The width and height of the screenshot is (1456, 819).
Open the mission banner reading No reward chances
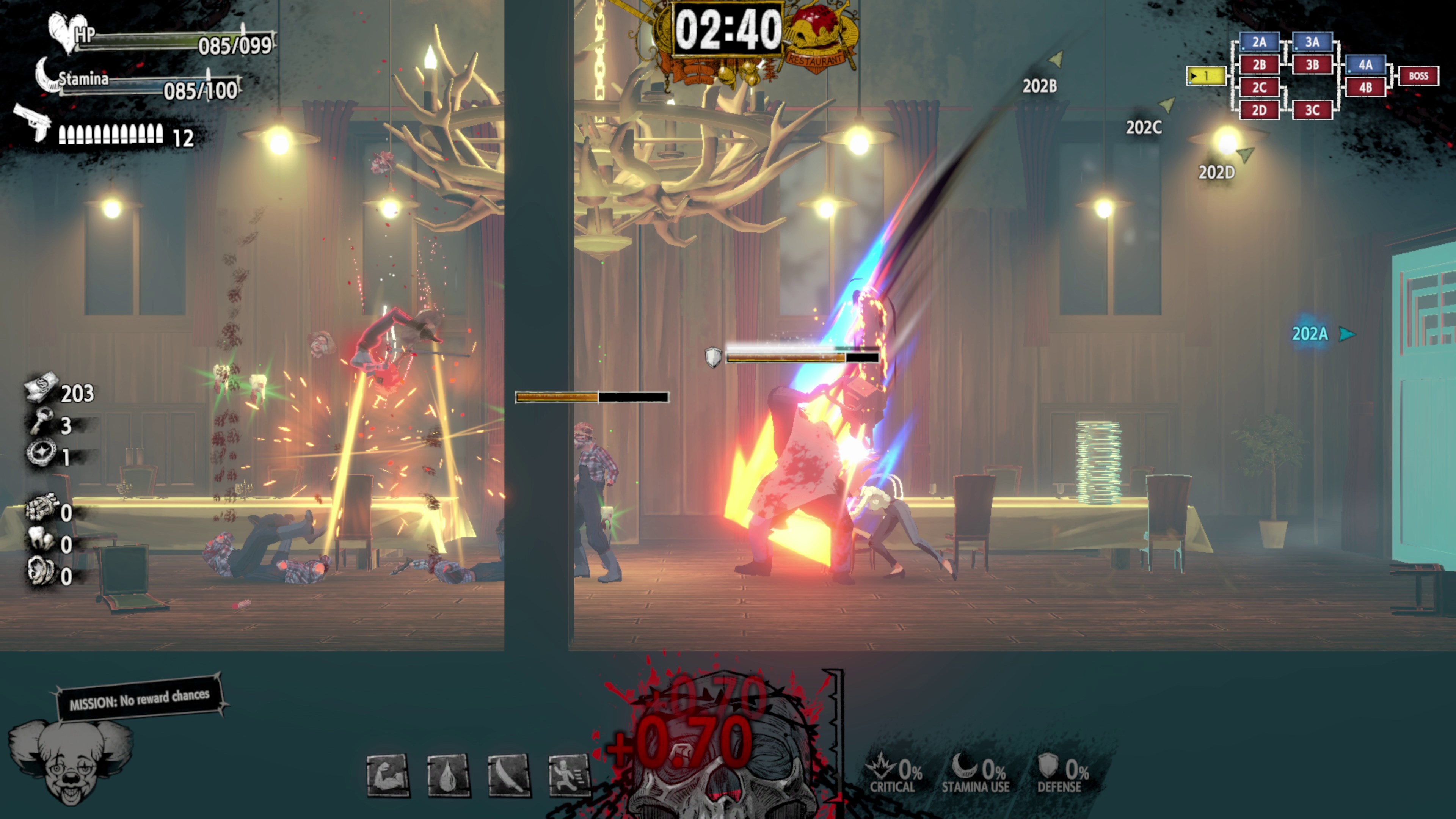[x=139, y=698]
